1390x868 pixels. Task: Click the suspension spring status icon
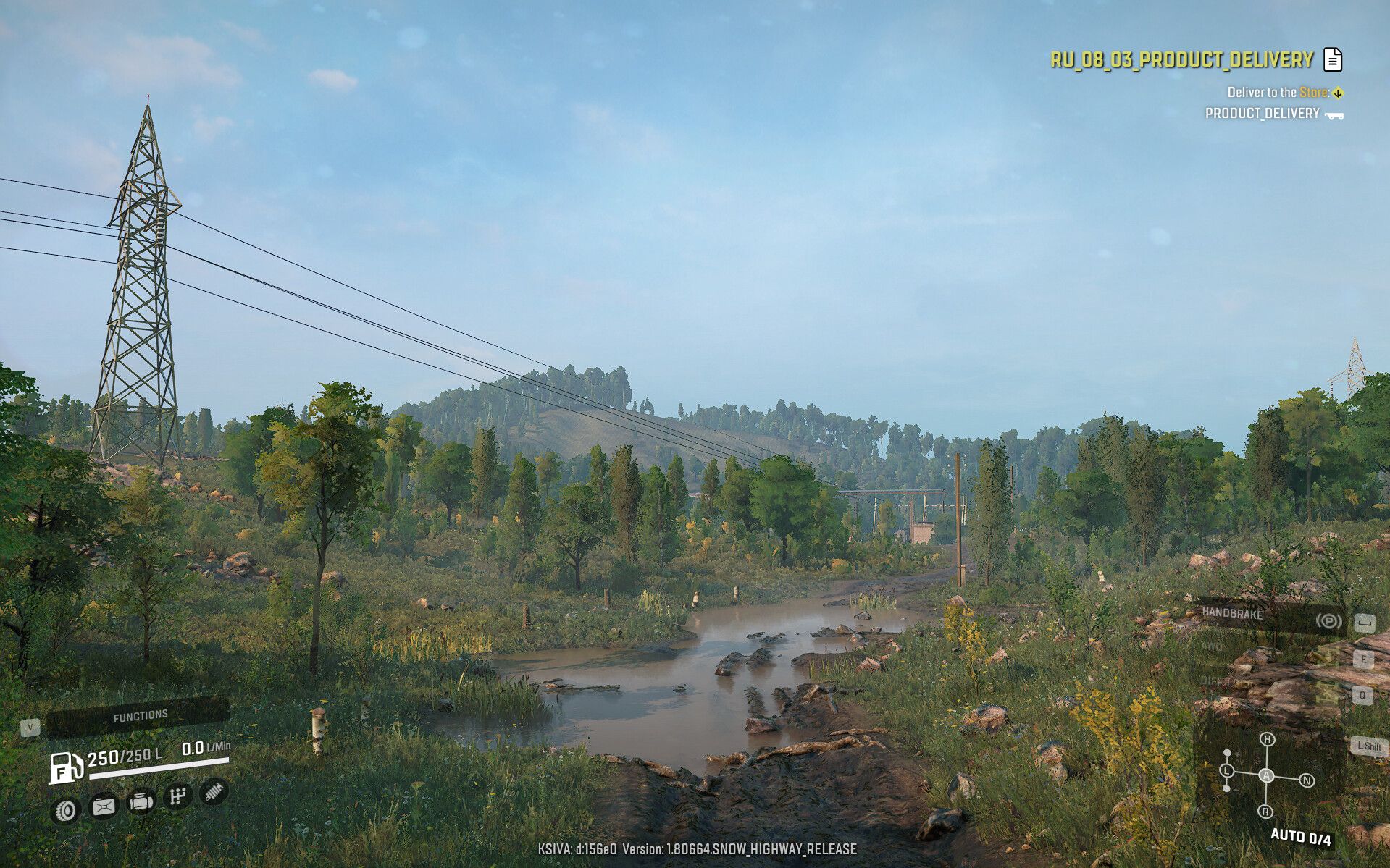[213, 792]
